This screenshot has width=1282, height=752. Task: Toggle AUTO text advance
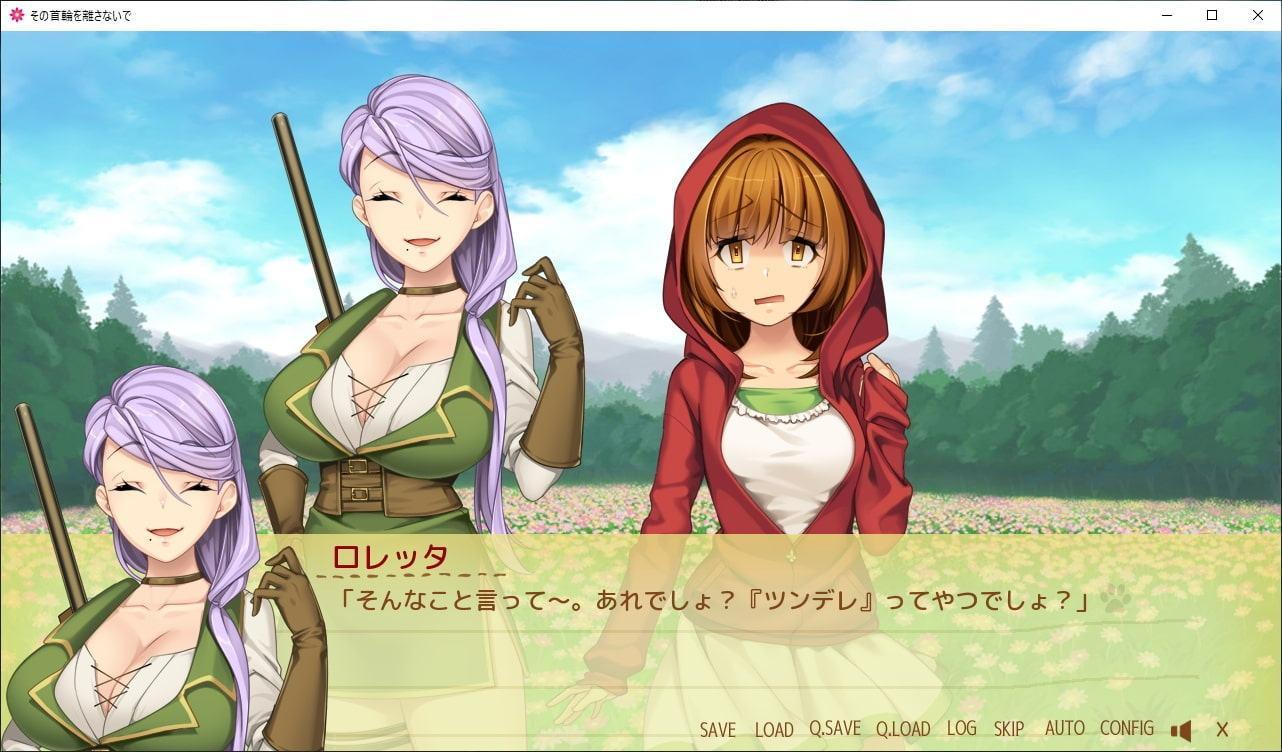coord(1064,729)
